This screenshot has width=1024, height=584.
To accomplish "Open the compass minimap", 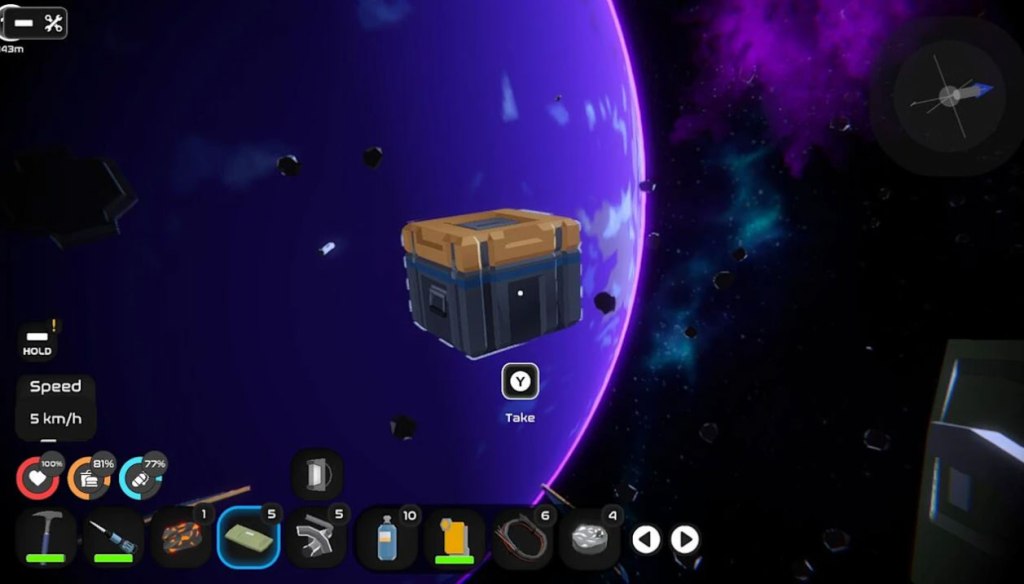I will [946, 97].
